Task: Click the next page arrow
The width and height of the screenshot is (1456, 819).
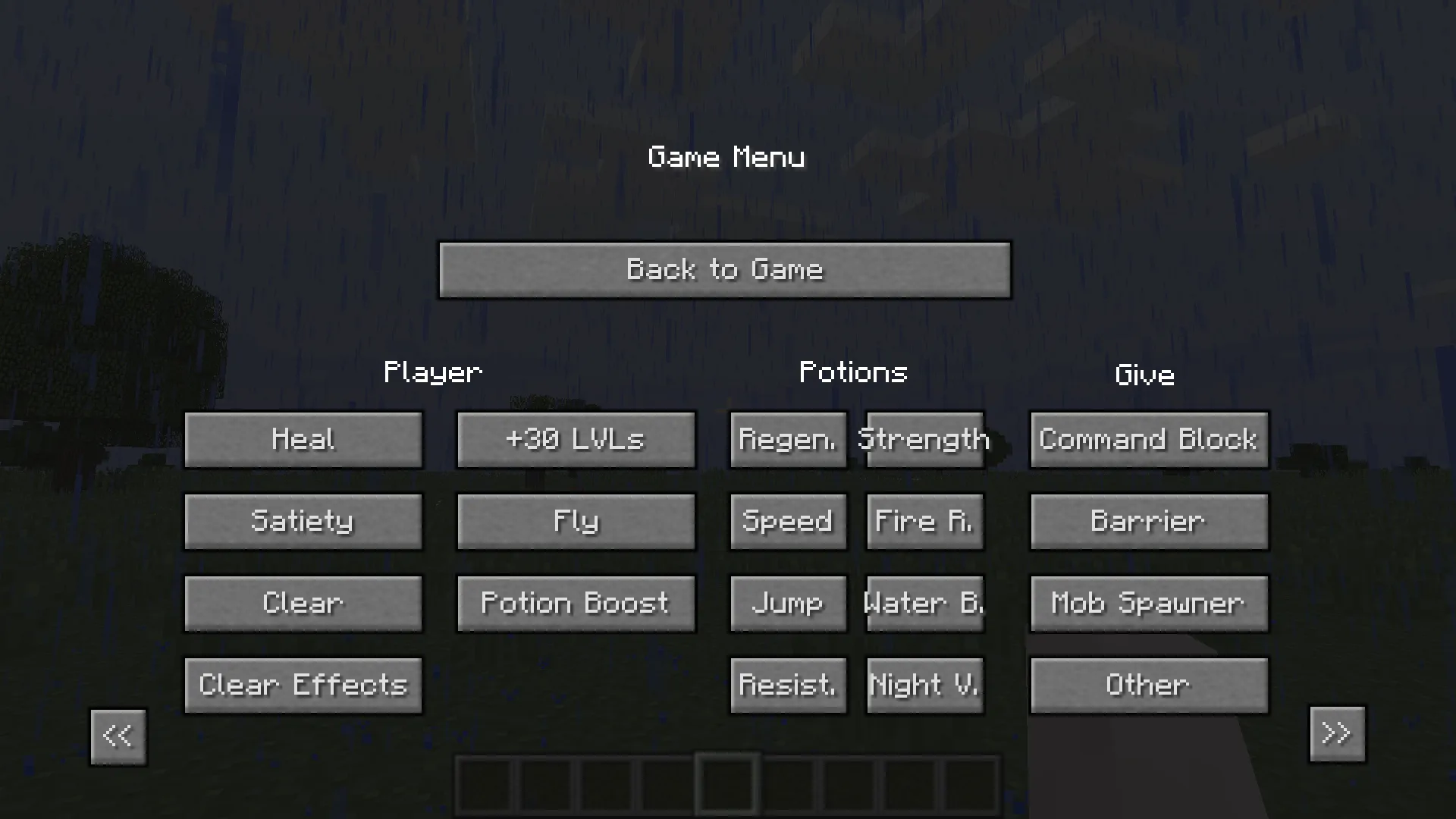Action: [1337, 734]
